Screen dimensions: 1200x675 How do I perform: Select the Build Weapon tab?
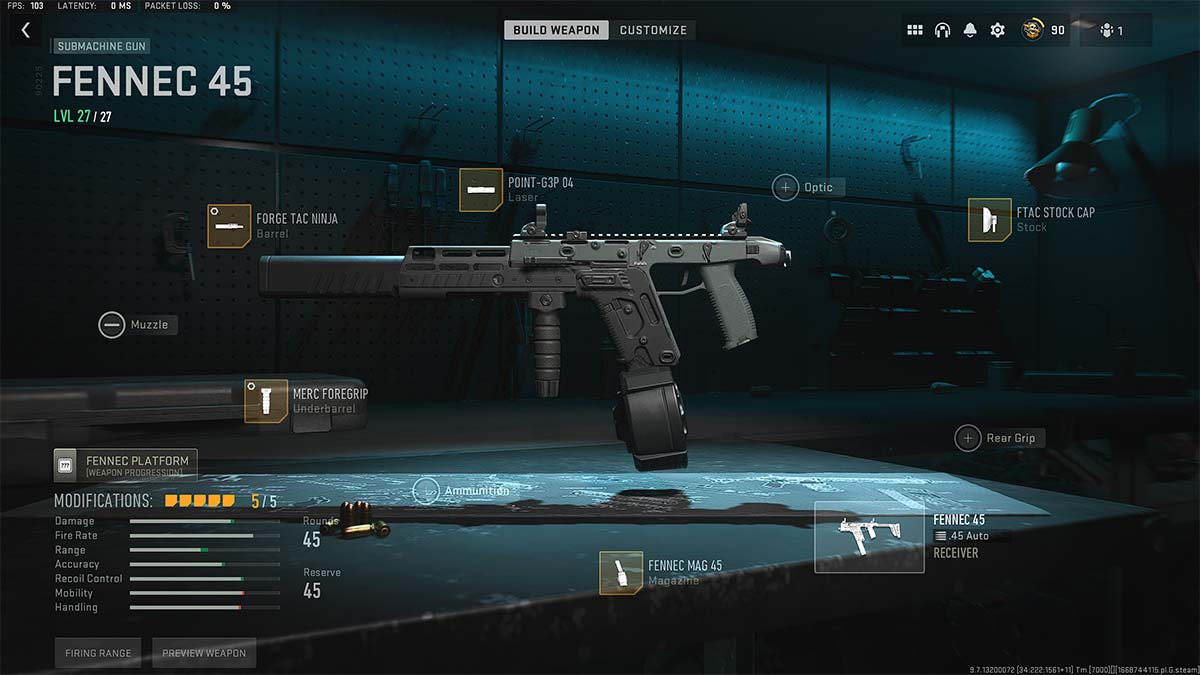556,30
